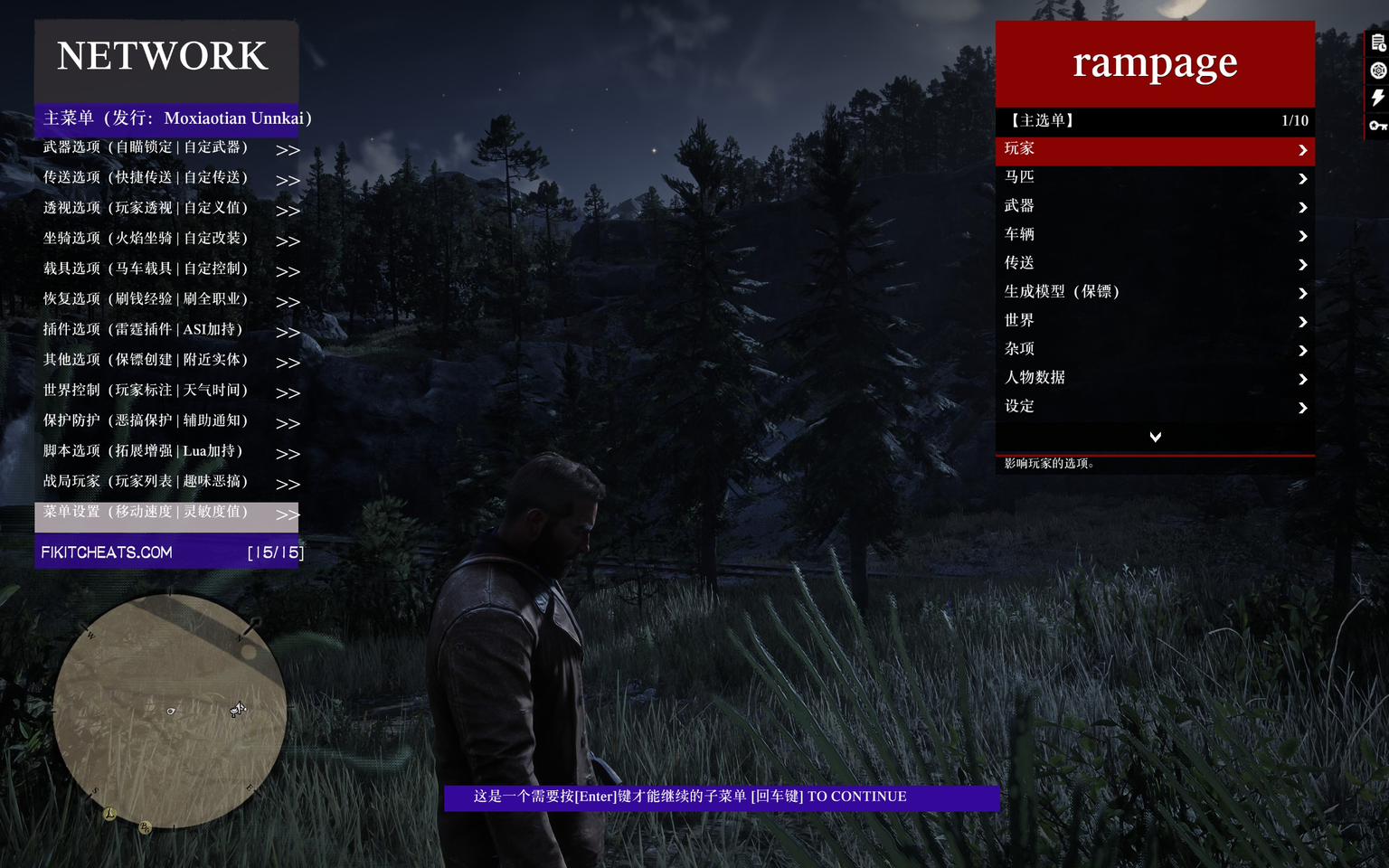Viewport: 1389px width, 868px height.
Task: Select 生成模型（保镖） spawn model entry
Action: click(x=1154, y=292)
